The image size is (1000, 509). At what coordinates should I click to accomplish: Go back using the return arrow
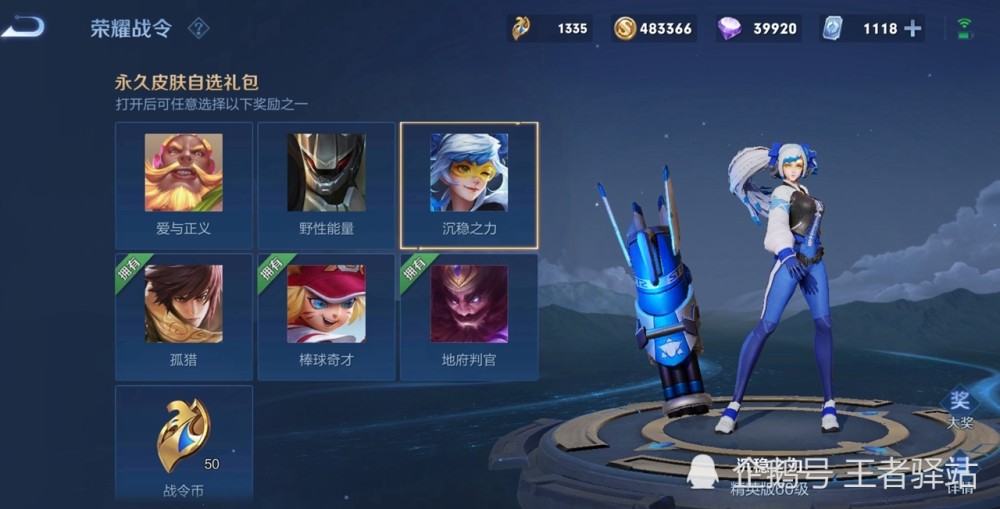pyautogui.click(x=23, y=27)
